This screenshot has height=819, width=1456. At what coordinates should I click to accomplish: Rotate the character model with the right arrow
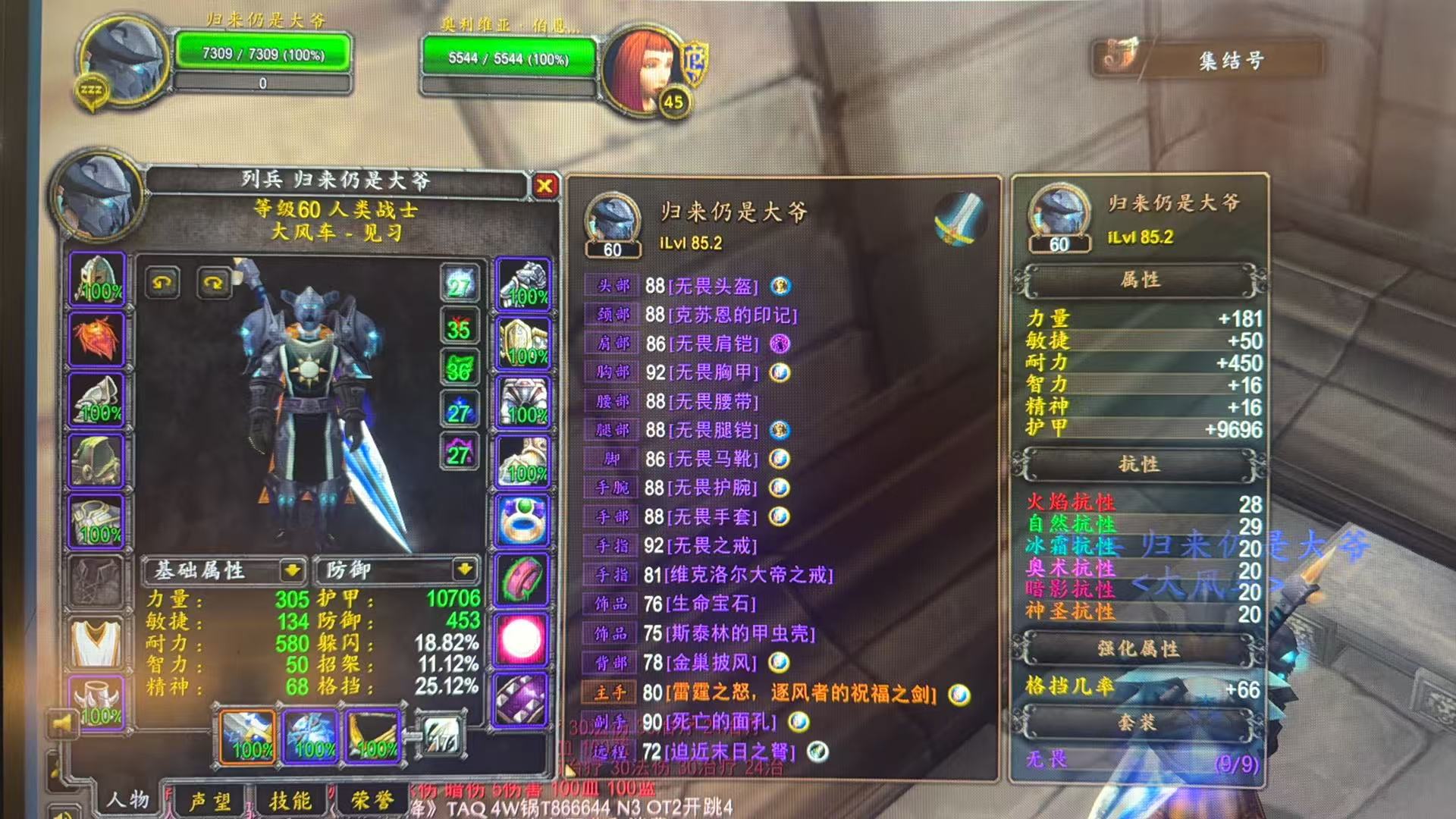215,284
